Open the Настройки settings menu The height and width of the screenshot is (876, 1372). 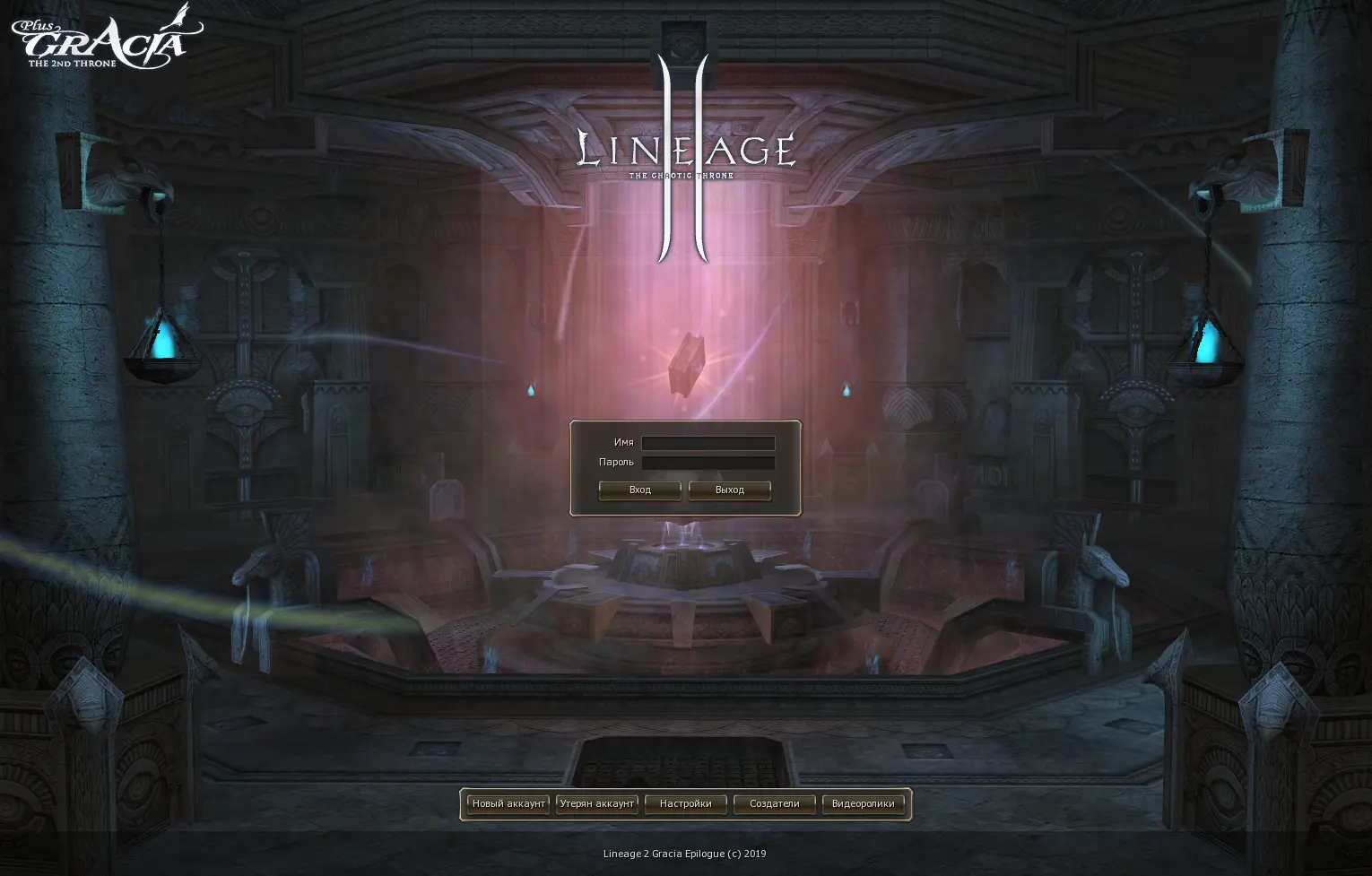tap(685, 804)
